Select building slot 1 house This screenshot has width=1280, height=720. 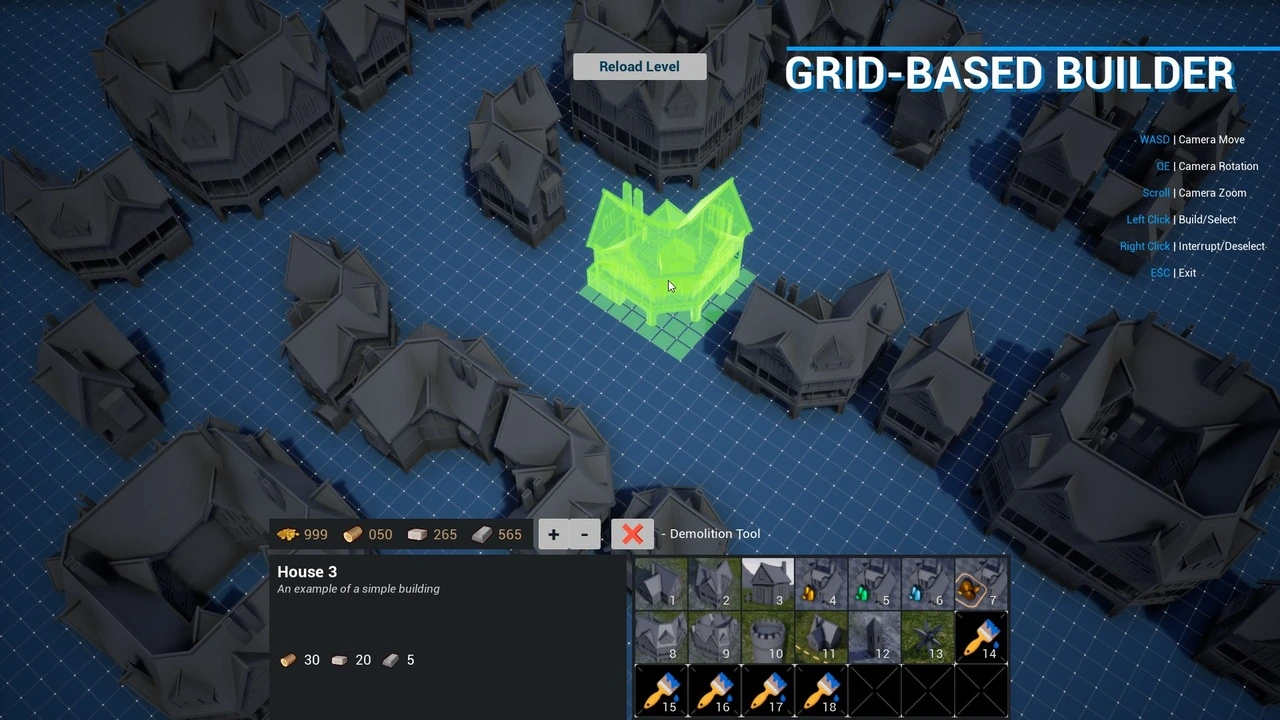[x=661, y=584]
